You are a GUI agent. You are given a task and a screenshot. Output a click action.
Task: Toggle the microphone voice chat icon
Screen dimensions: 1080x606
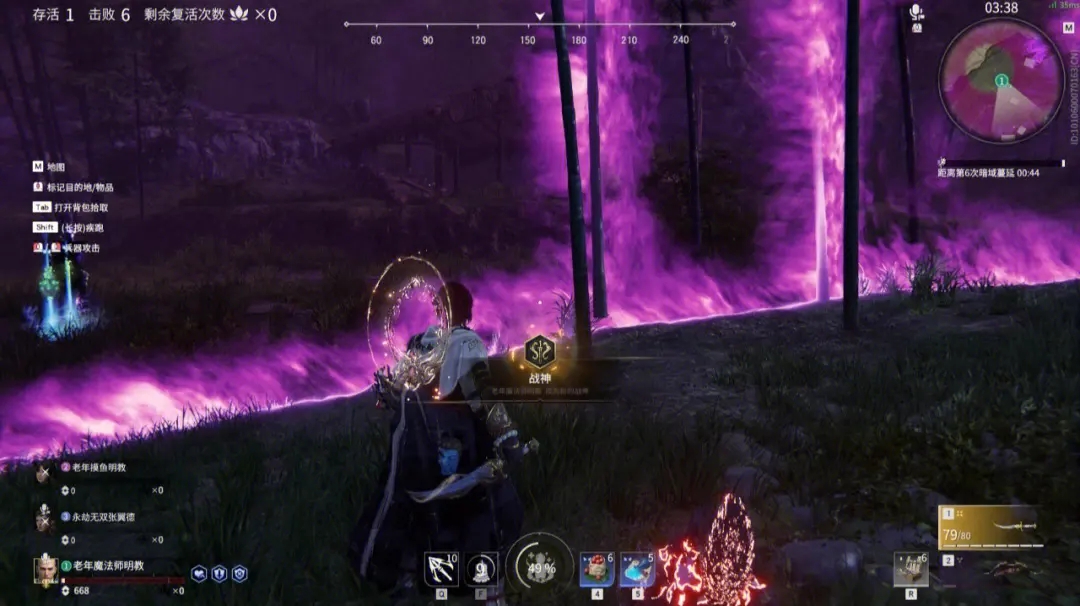(916, 13)
